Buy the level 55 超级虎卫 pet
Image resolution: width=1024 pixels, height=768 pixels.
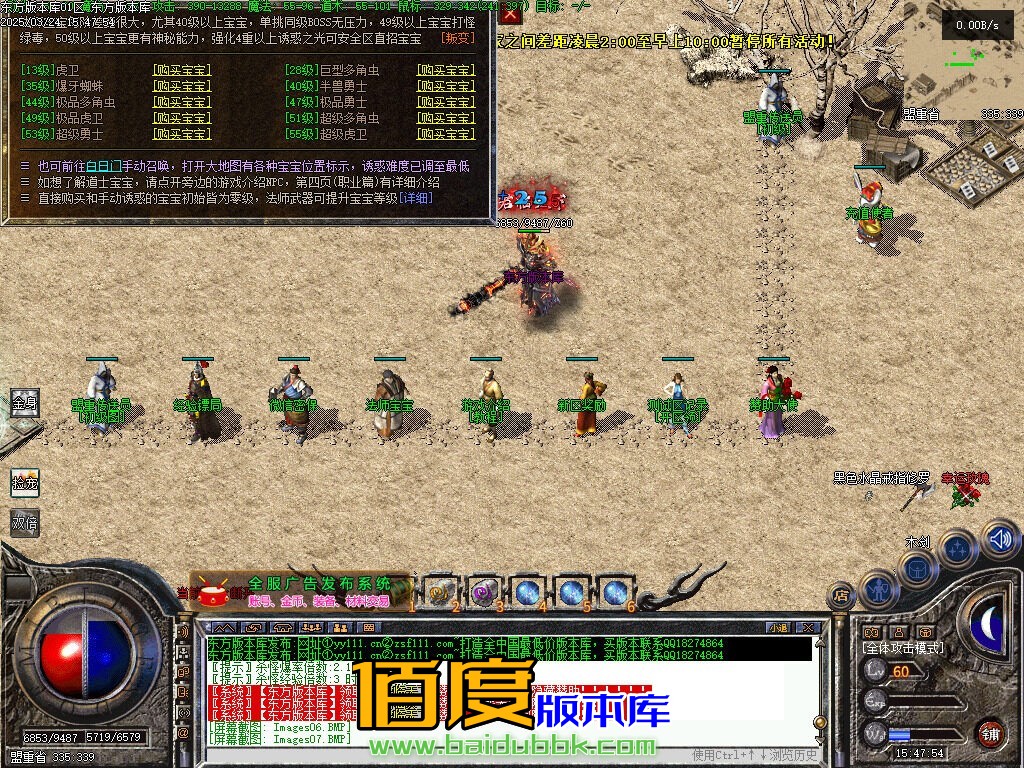(446, 134)
